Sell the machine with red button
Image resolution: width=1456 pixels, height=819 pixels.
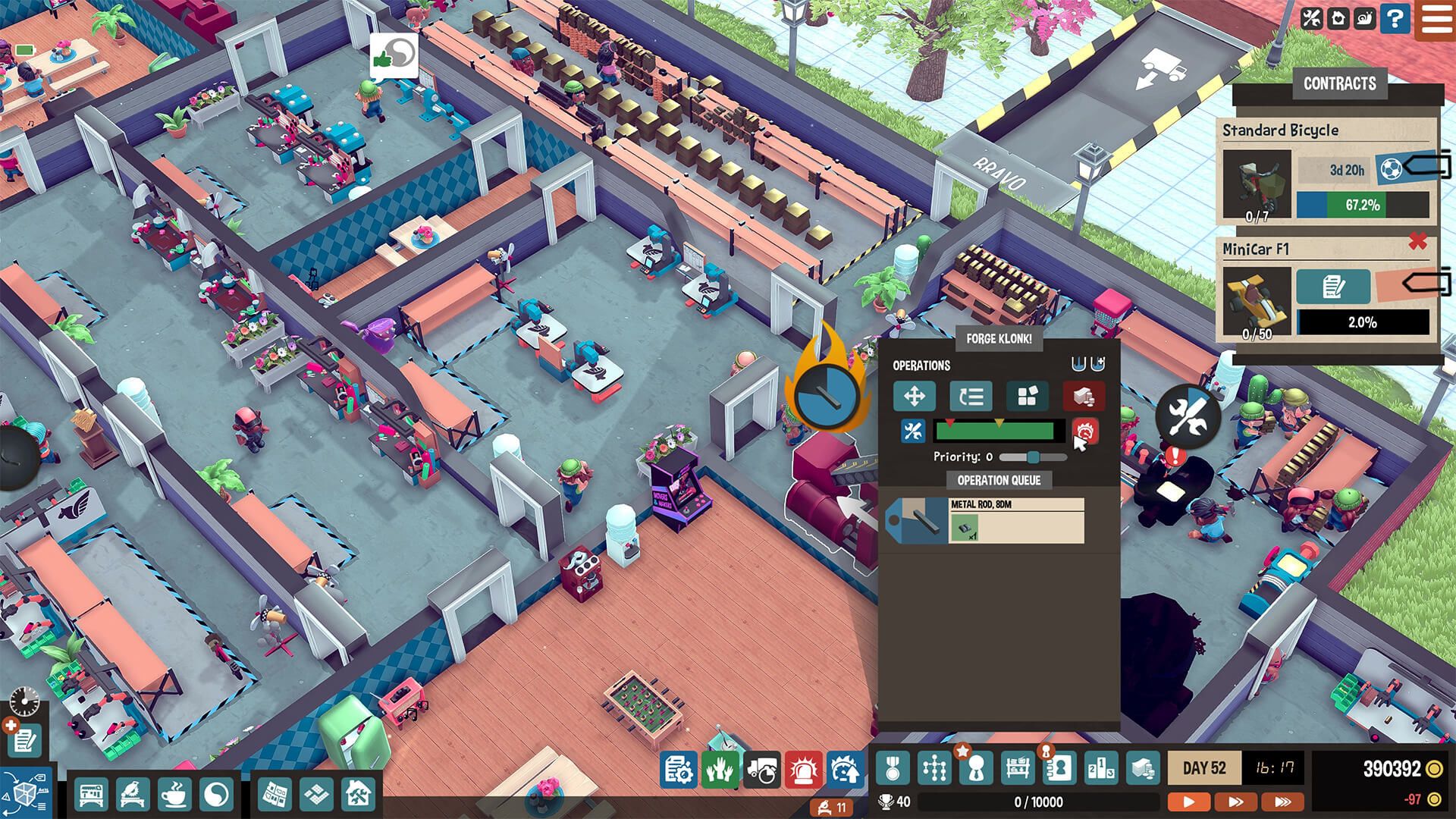coord(1083,396)
